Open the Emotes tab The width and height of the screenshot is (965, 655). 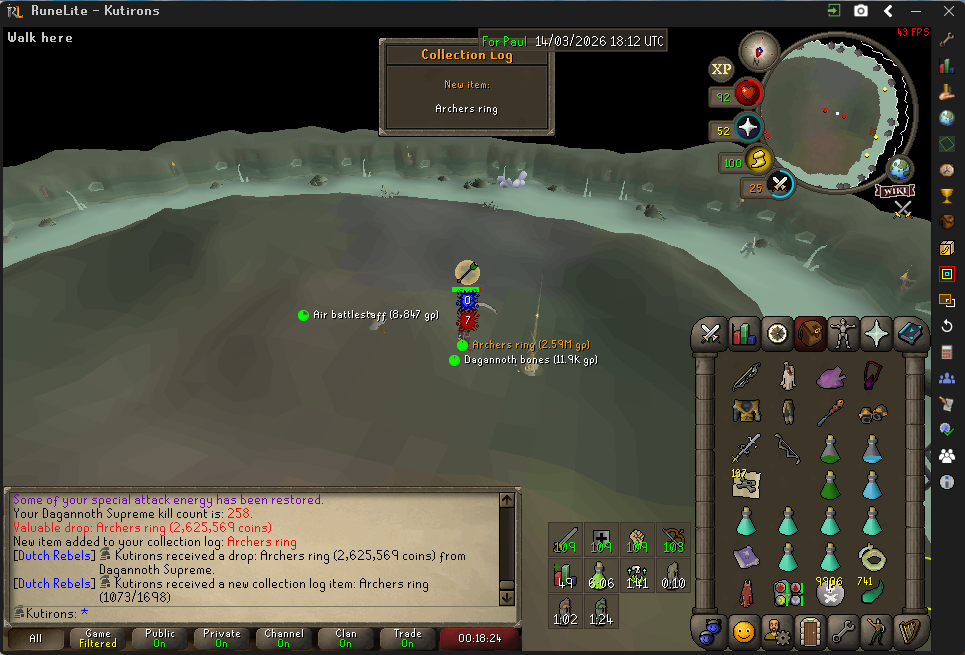coord(877,631)
